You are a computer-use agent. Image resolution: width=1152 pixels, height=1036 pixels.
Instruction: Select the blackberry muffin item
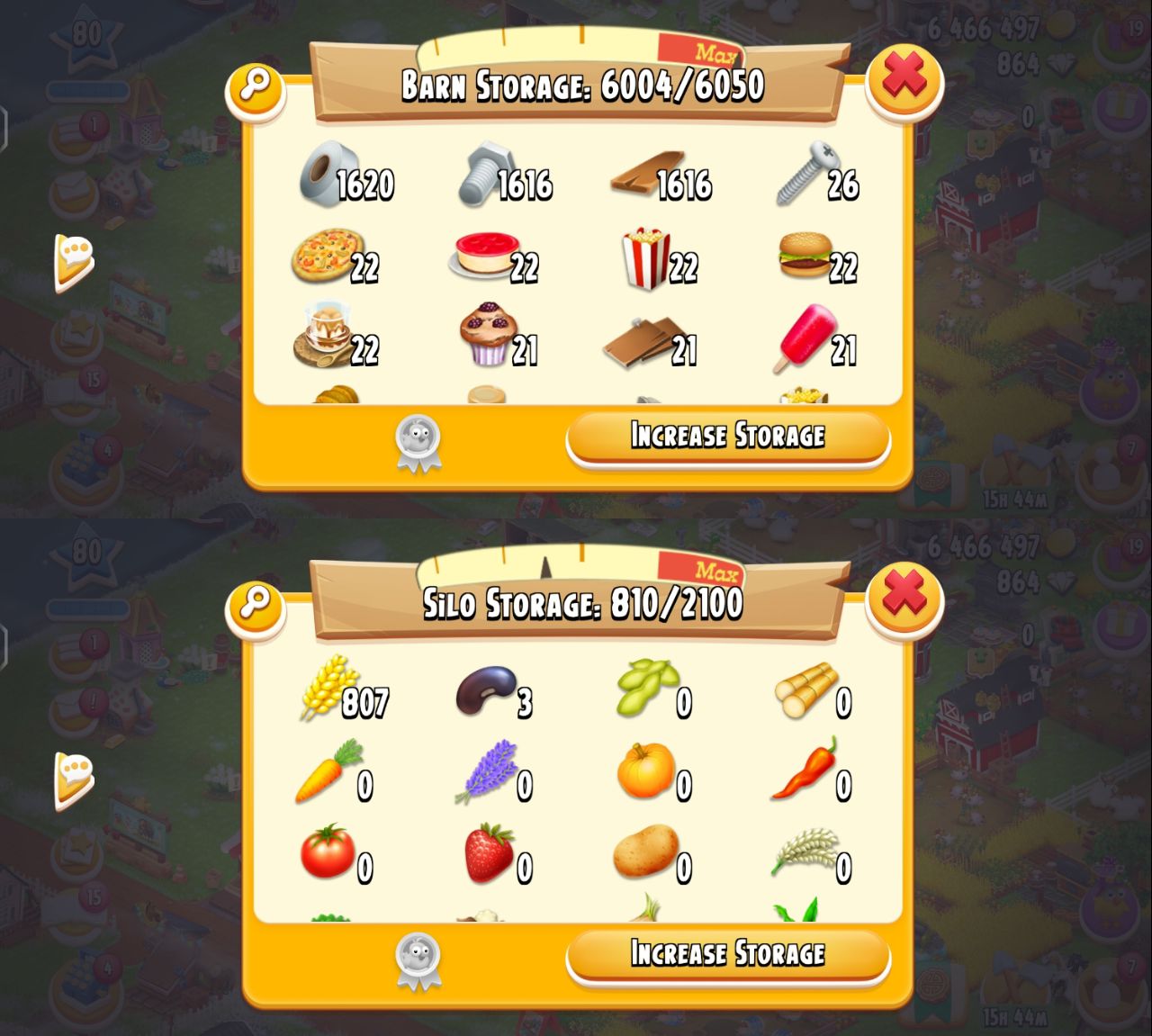(486, 335)
